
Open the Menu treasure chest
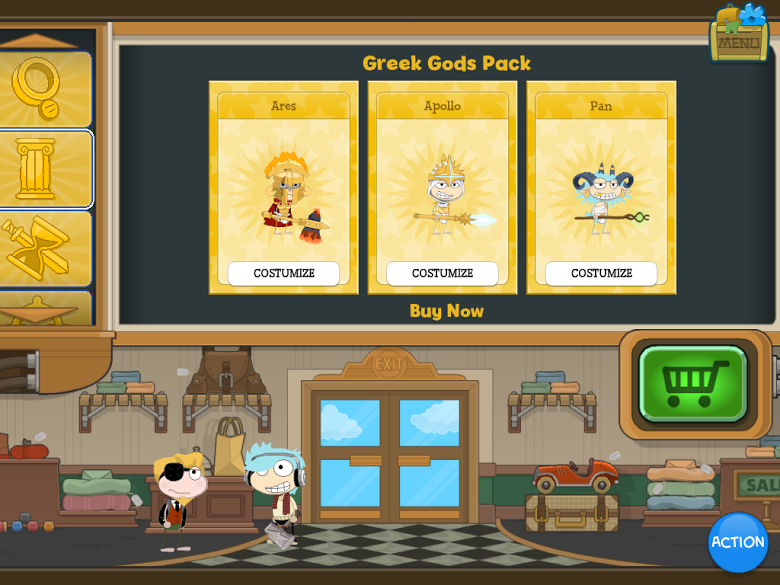739,34
